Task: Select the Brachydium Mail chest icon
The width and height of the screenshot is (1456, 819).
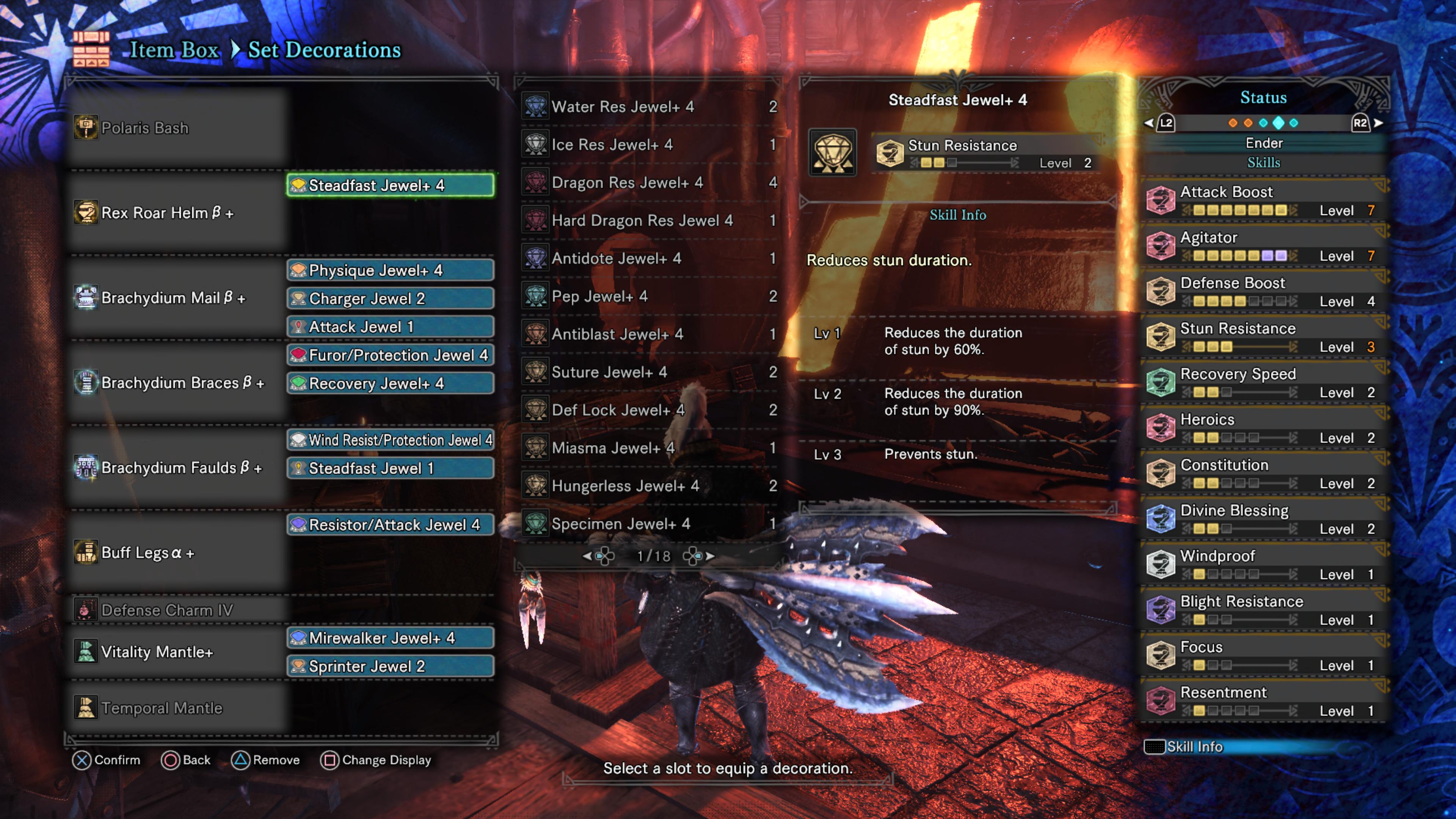Action: tap(86, 298)
